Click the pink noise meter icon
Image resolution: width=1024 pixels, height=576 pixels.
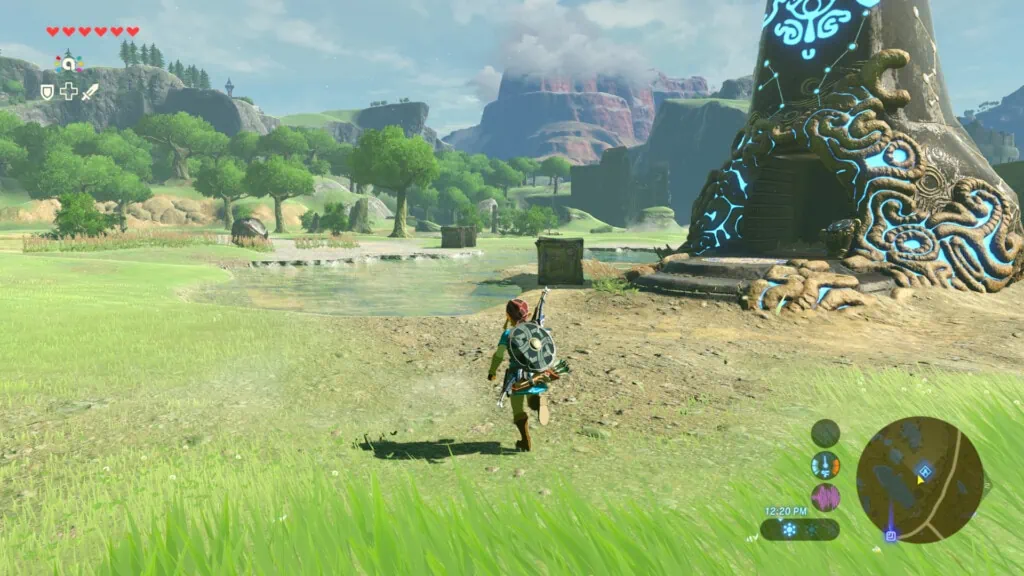click(x=825, y=497)
